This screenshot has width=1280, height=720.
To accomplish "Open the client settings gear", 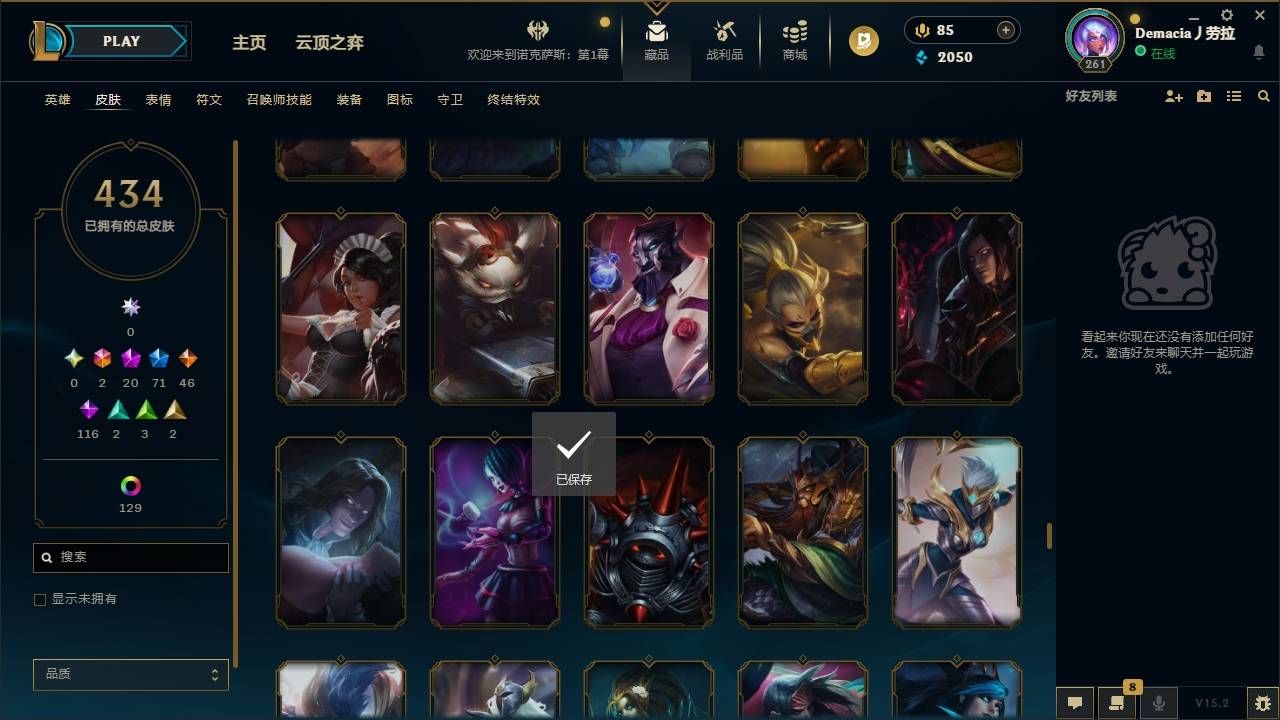I will click(x=1226, y=15).
